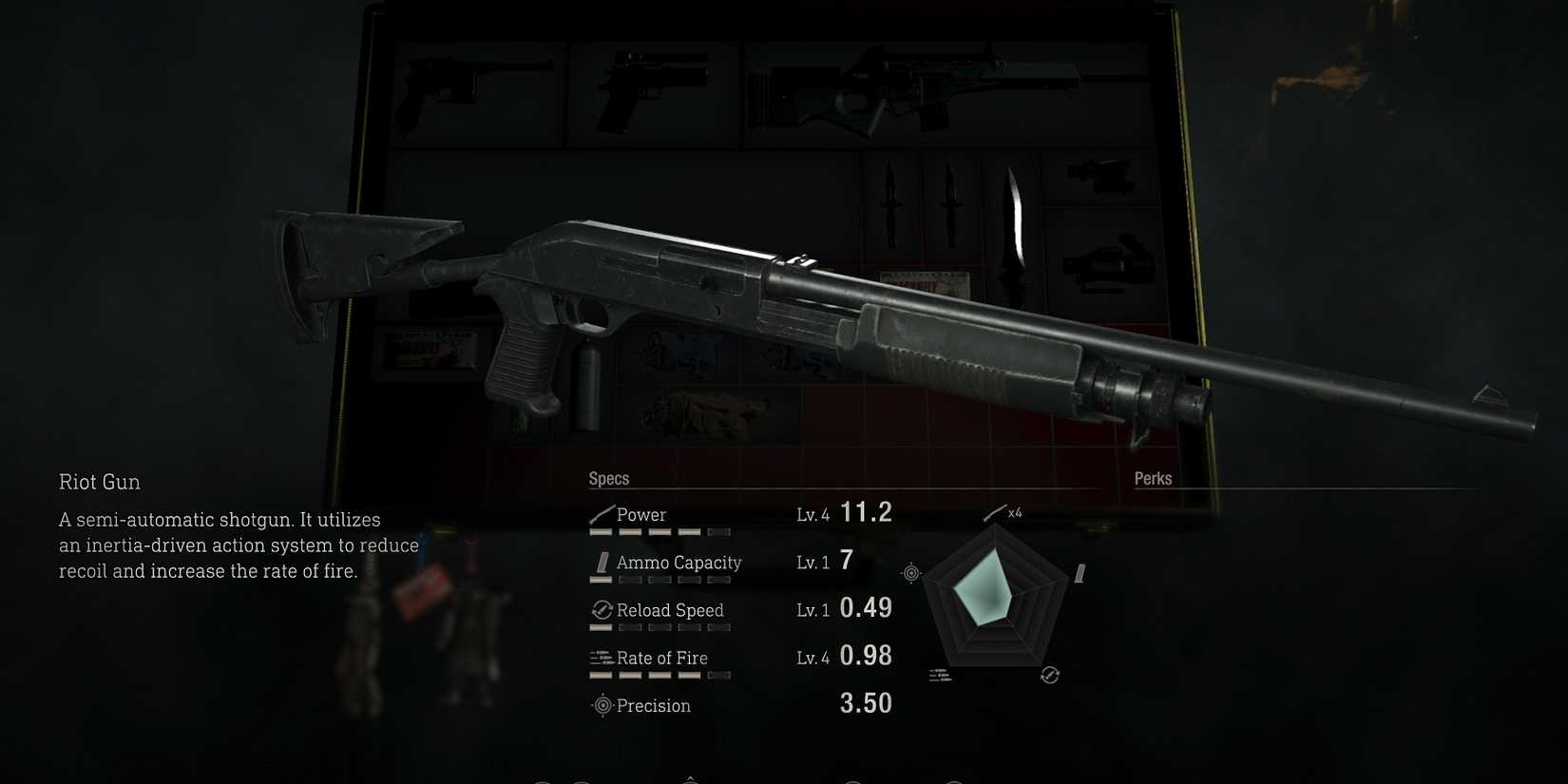Click the rate-of-fire icon at the radar's bottom-left
Image resolution: width=1568 pixels, height=784 pixels.
940,676
